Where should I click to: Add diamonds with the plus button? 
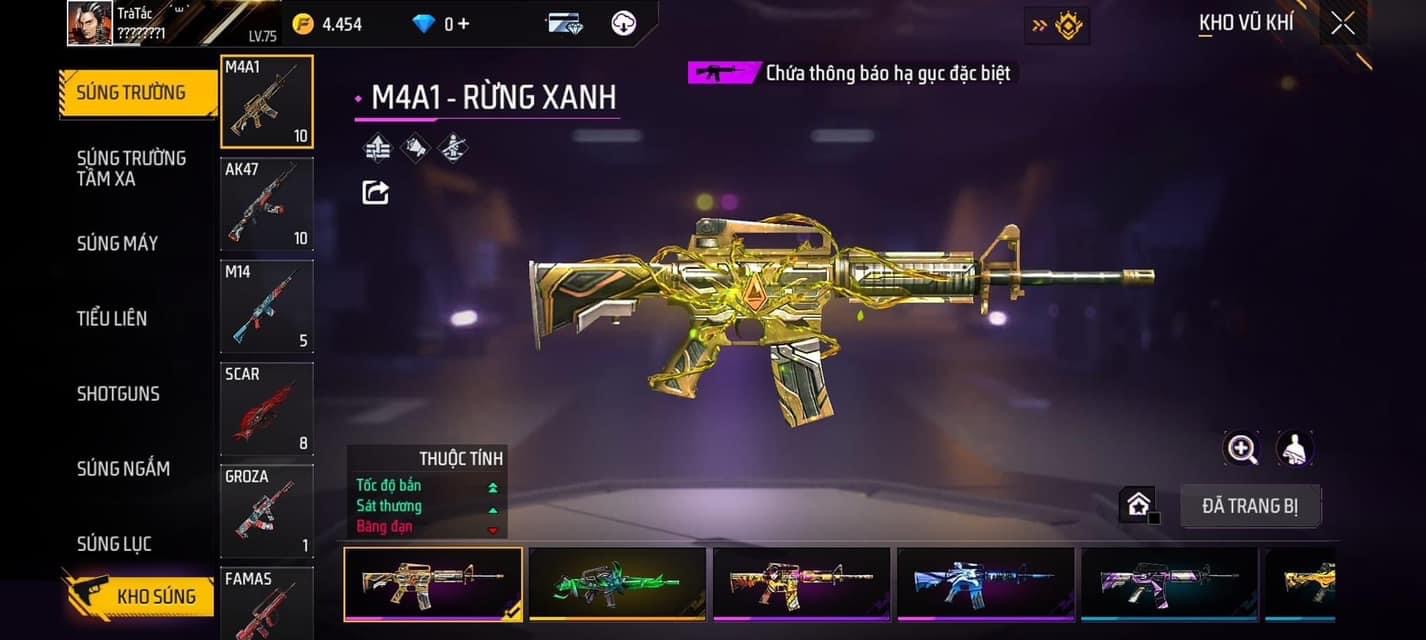[x=462, y=23]
